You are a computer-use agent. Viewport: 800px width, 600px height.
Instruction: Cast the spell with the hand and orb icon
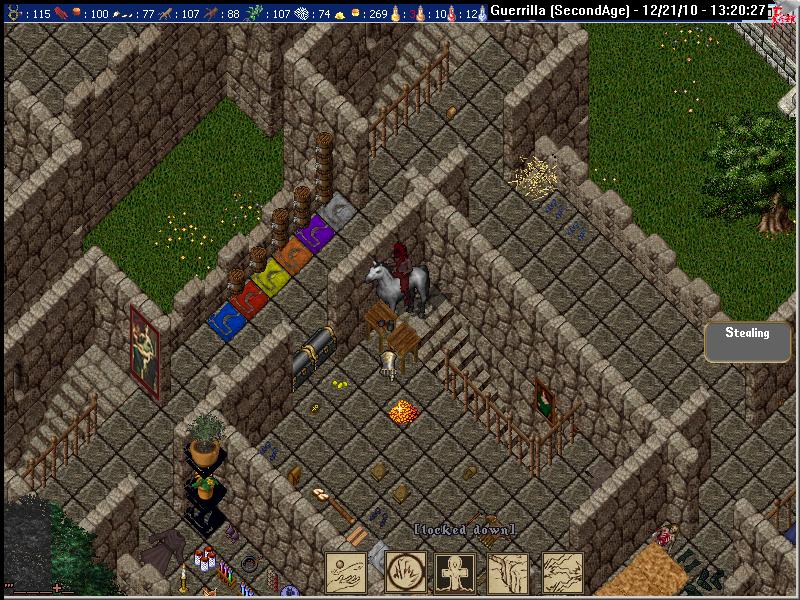click(346, 572)
